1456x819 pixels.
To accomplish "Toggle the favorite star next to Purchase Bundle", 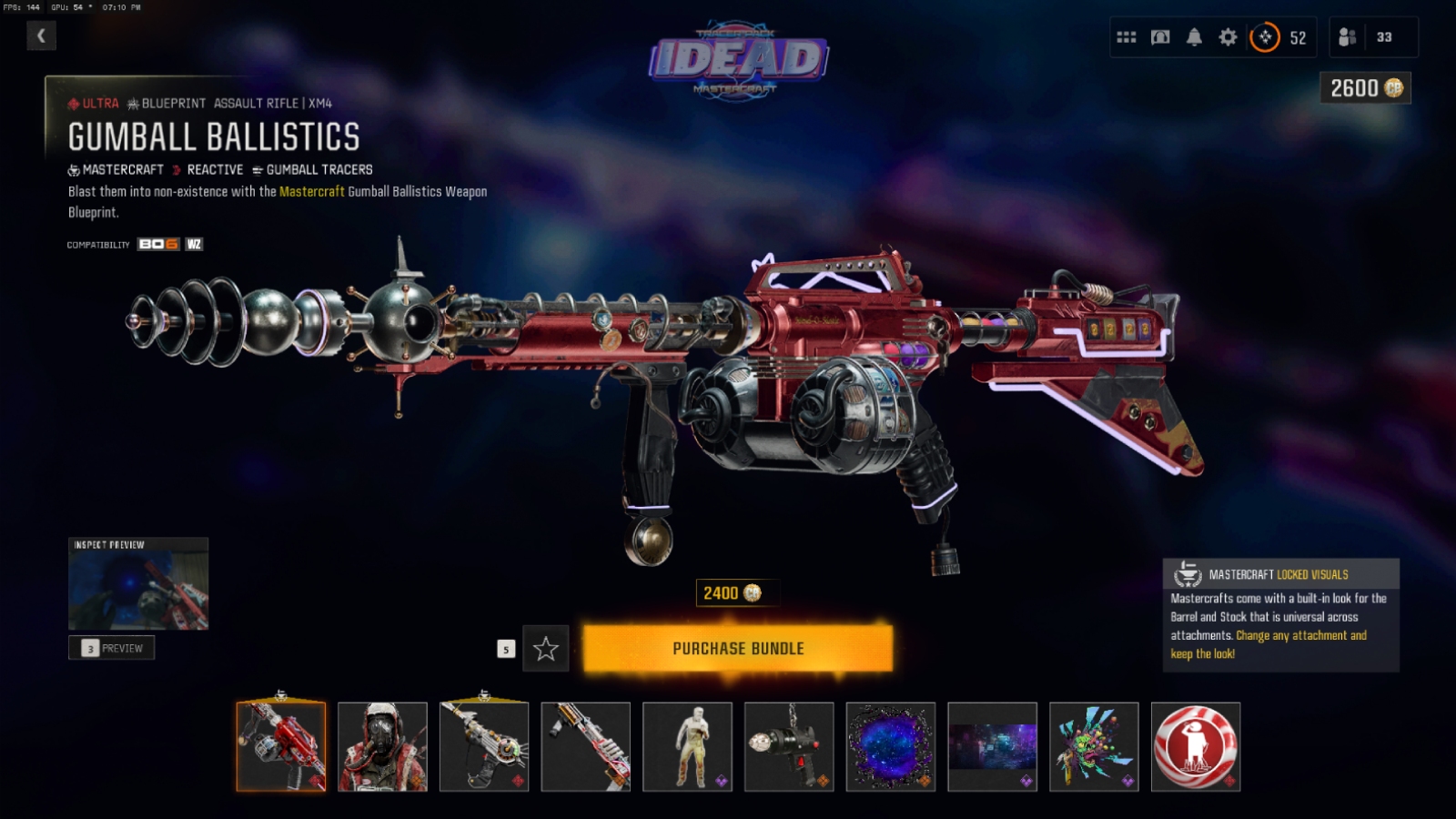I will click(x=545, y=649).
